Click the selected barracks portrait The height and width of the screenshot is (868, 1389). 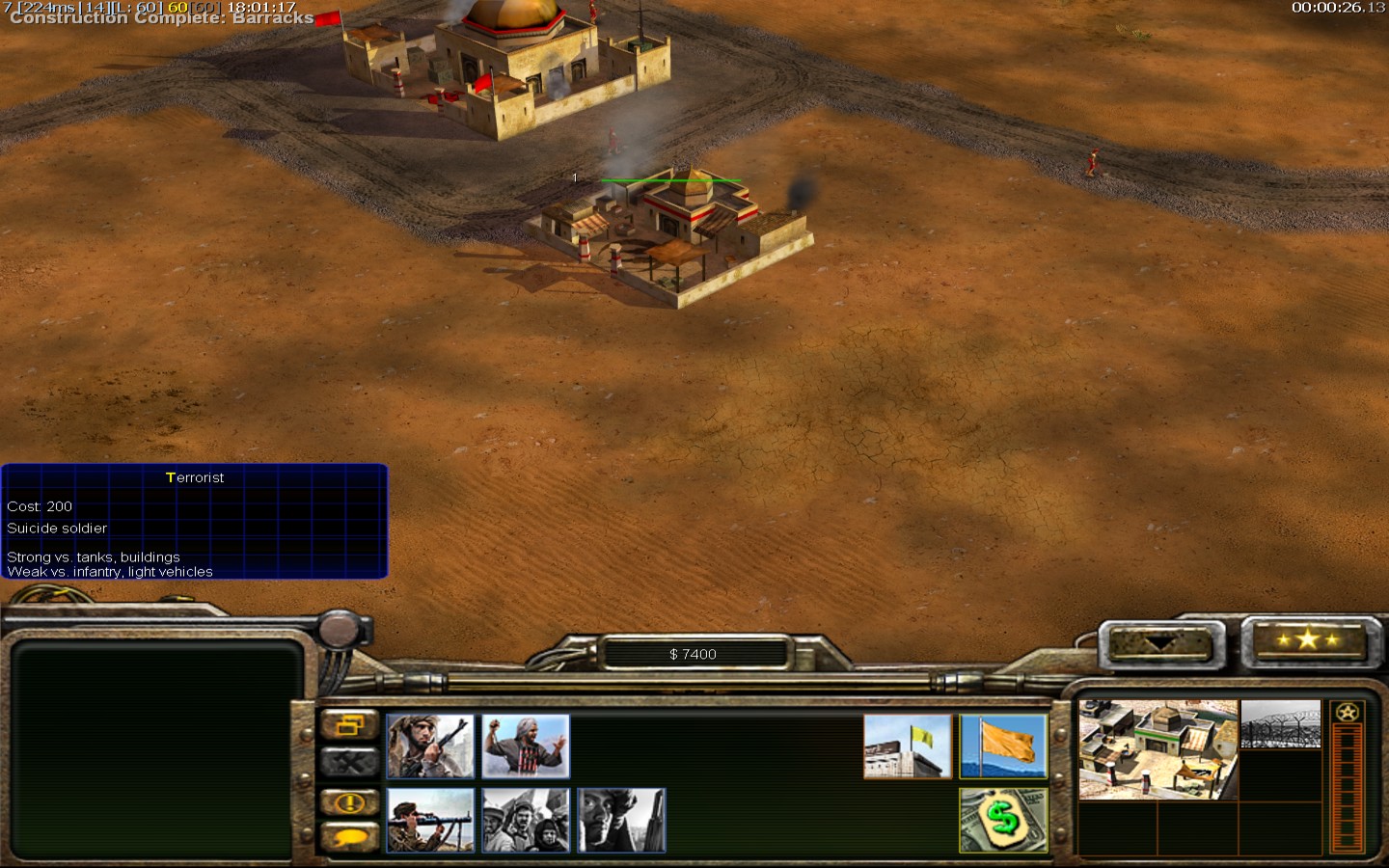(1157, 749)
